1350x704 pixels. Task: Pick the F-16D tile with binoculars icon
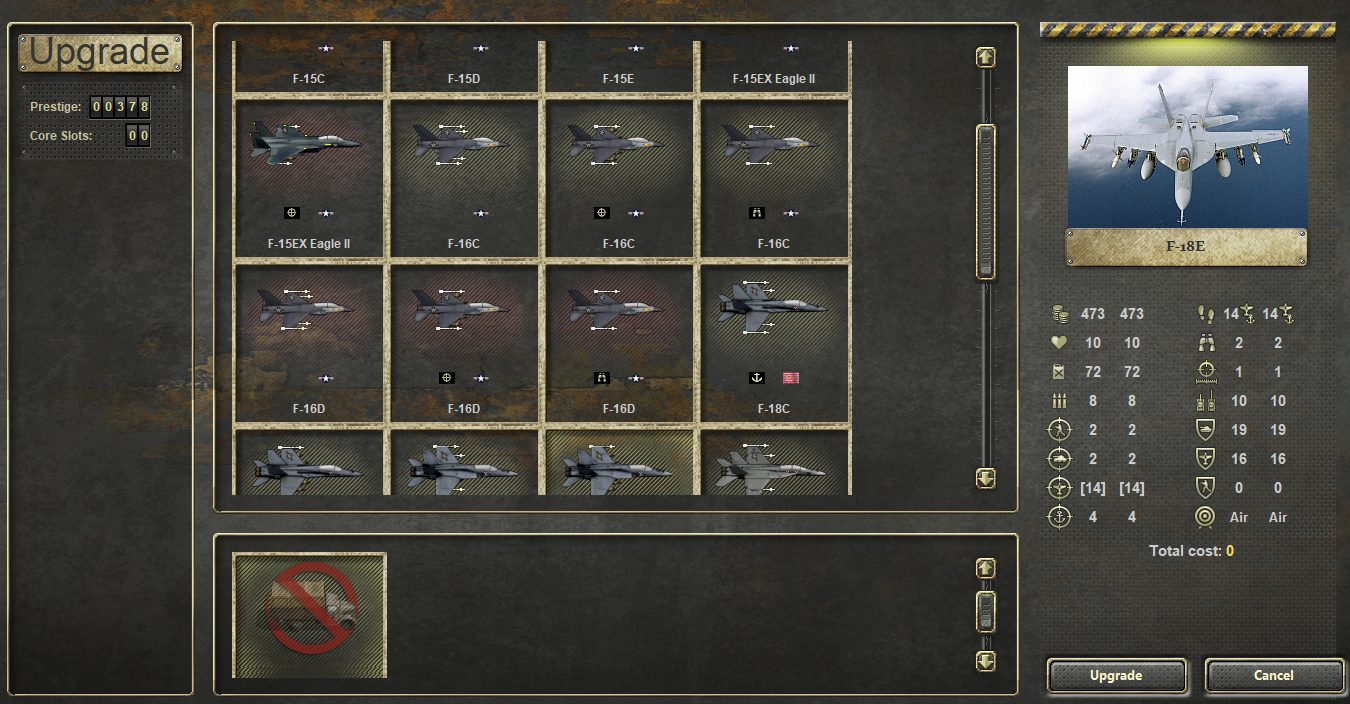click(618, 342)
